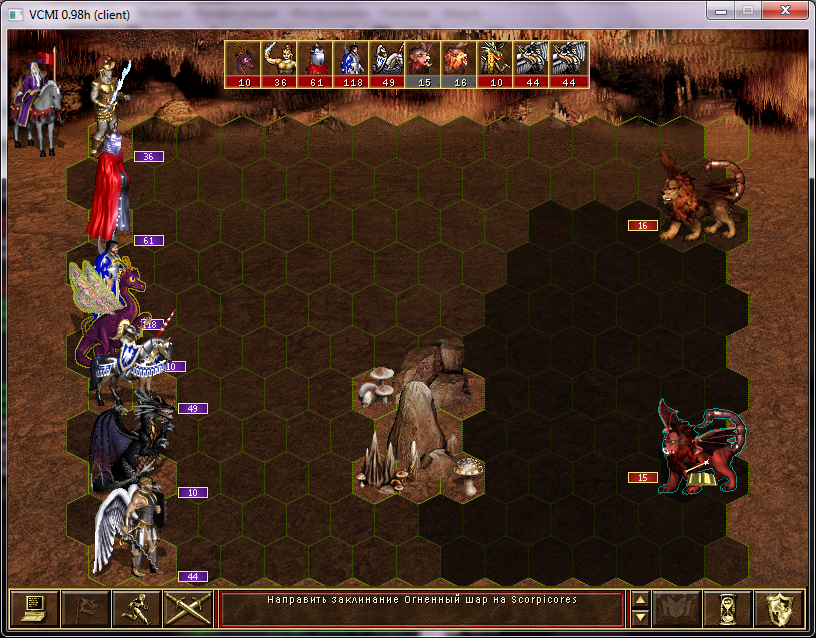Screen dimensions: 816x638
Task: Choose the hourglass wait button
Action: coord(727,609)
